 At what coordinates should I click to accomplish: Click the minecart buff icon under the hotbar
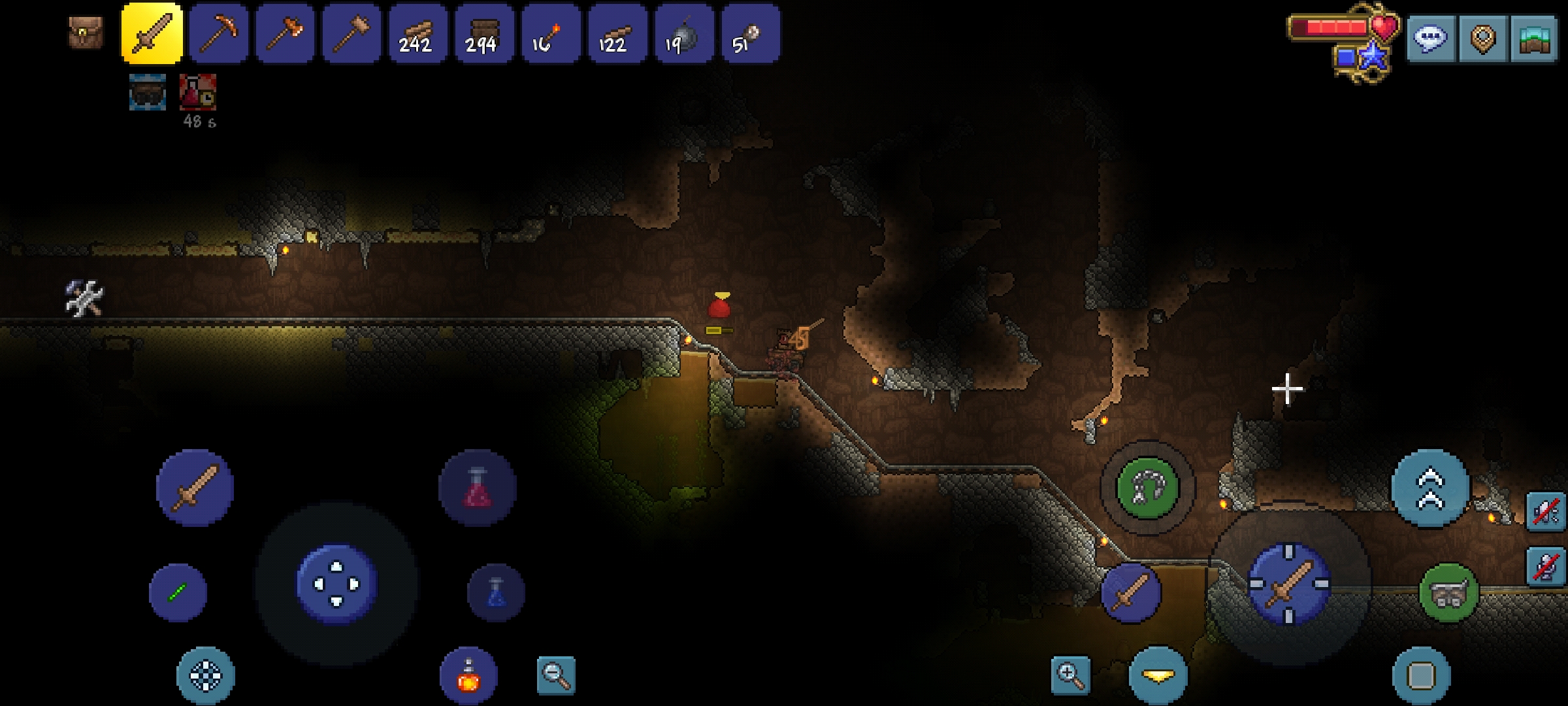point(148,92)
